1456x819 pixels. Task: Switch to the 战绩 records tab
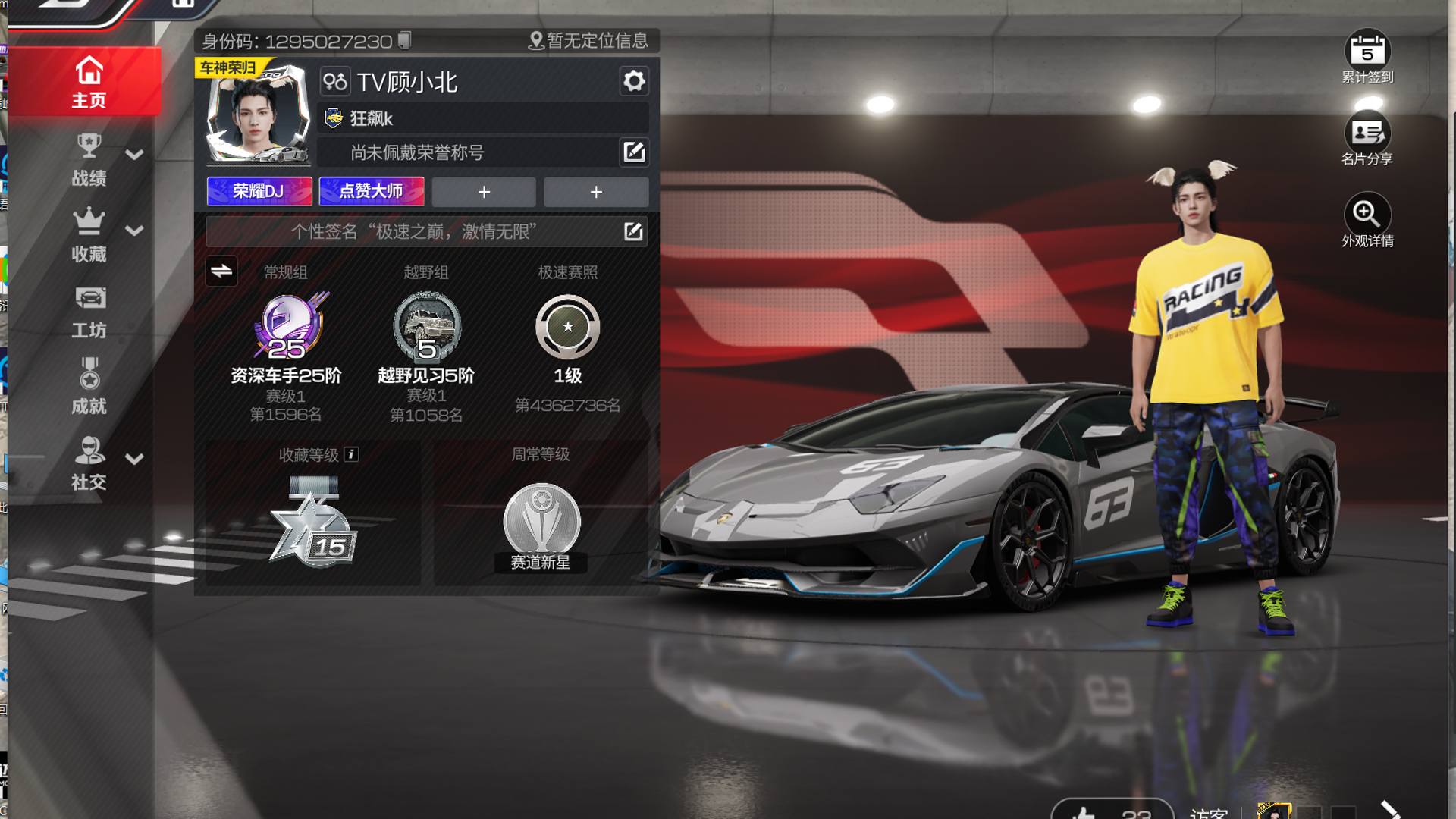click(x=89, y=160)
